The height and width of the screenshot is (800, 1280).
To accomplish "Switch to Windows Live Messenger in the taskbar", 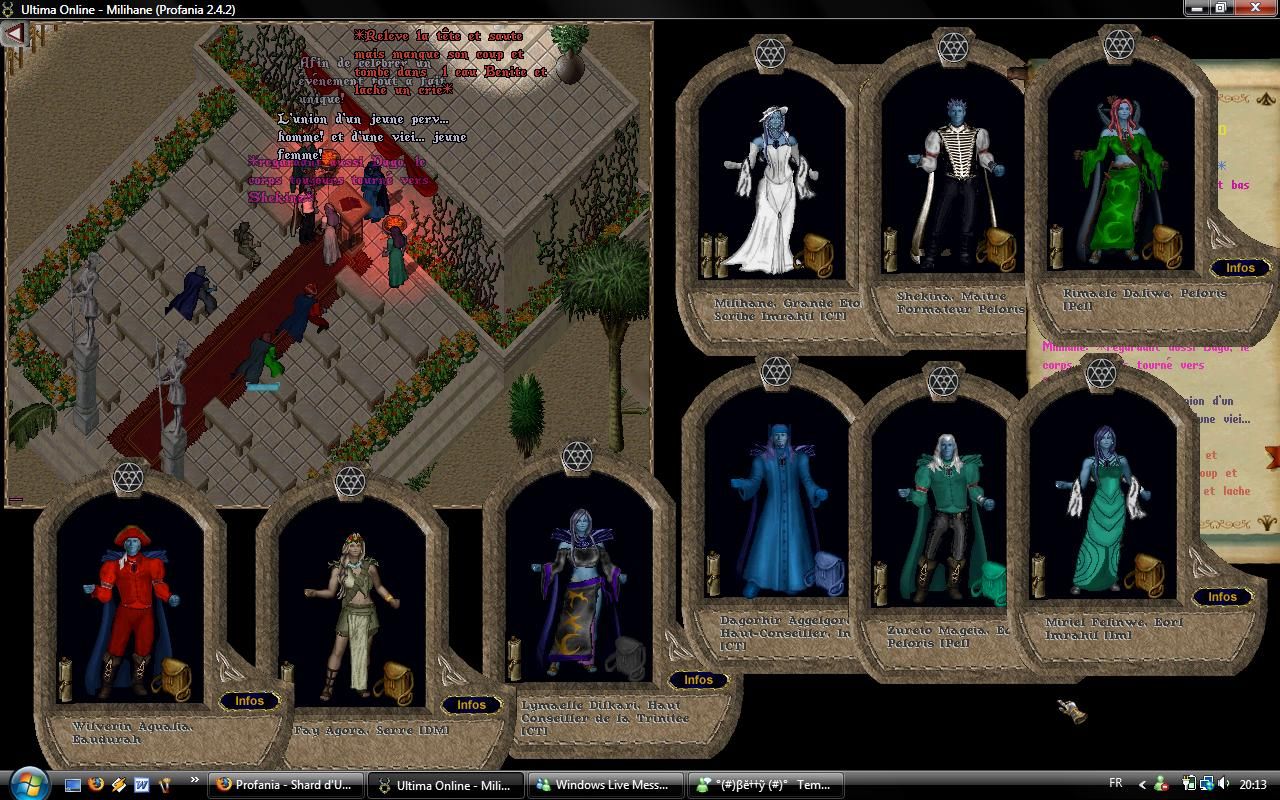I will (x=605, y=785).
